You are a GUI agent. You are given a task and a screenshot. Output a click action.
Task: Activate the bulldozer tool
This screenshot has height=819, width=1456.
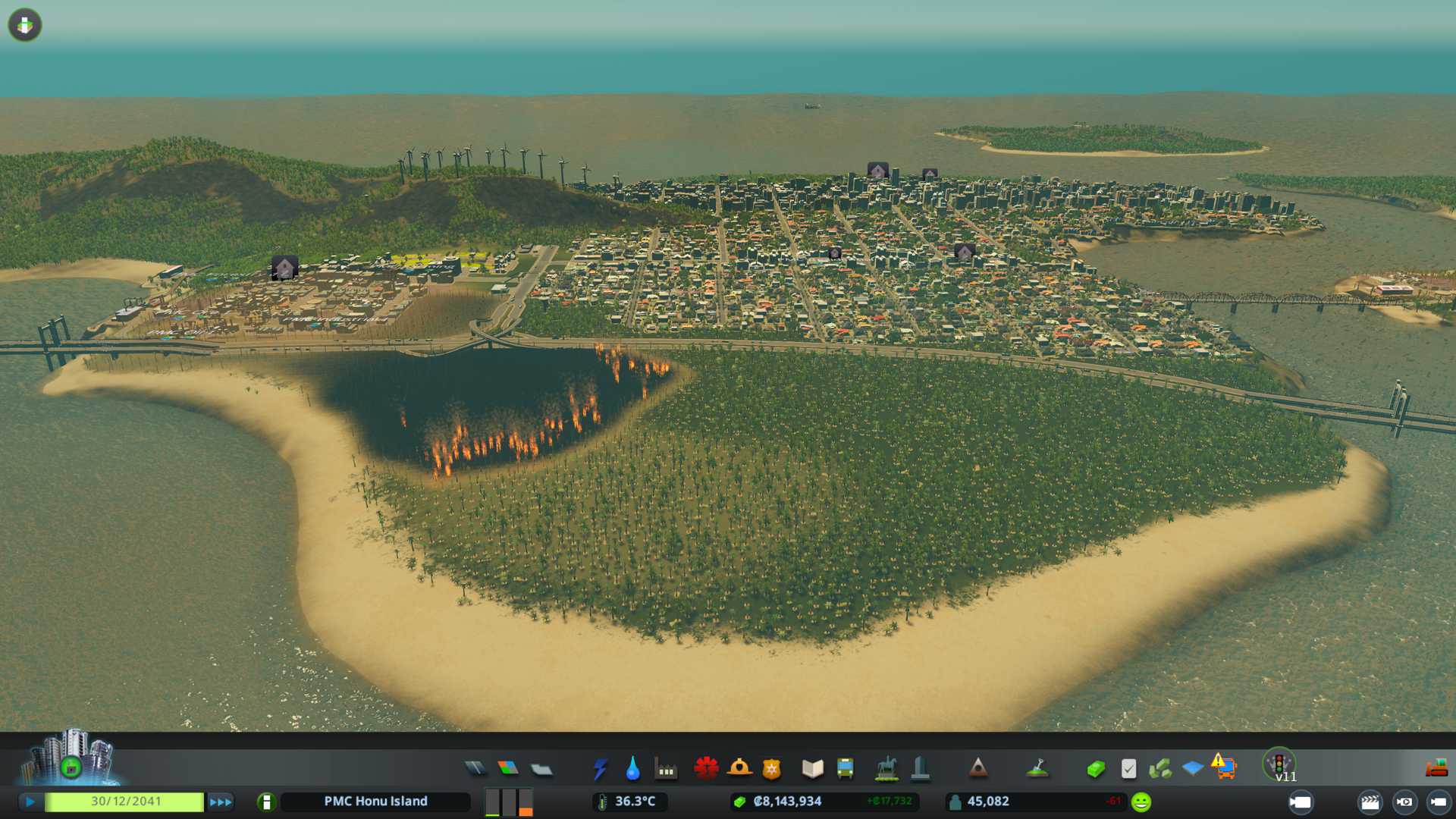(x=1436, y=769)
